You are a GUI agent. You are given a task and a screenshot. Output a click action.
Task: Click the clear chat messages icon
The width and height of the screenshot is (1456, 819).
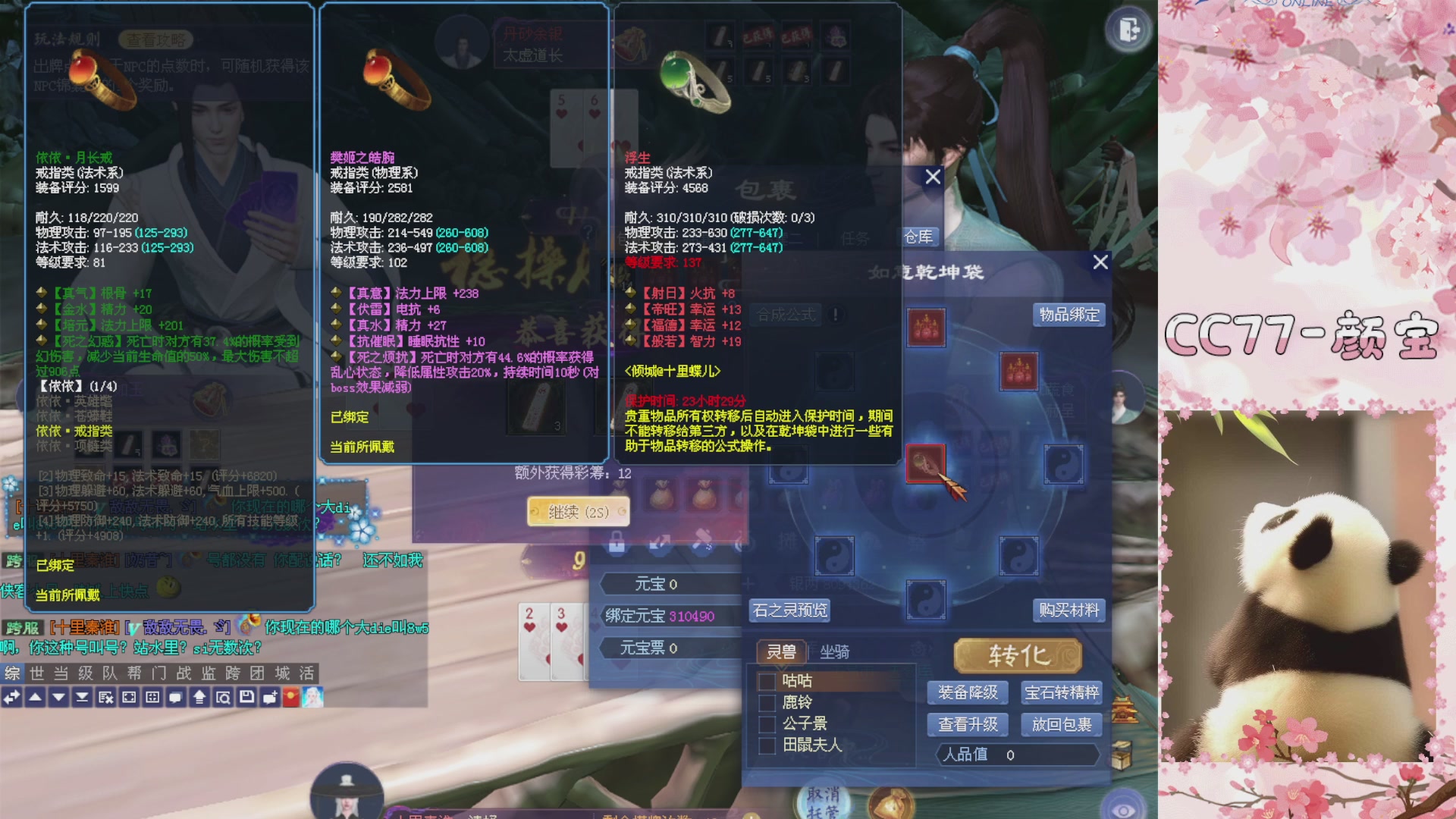click(105, 697)
